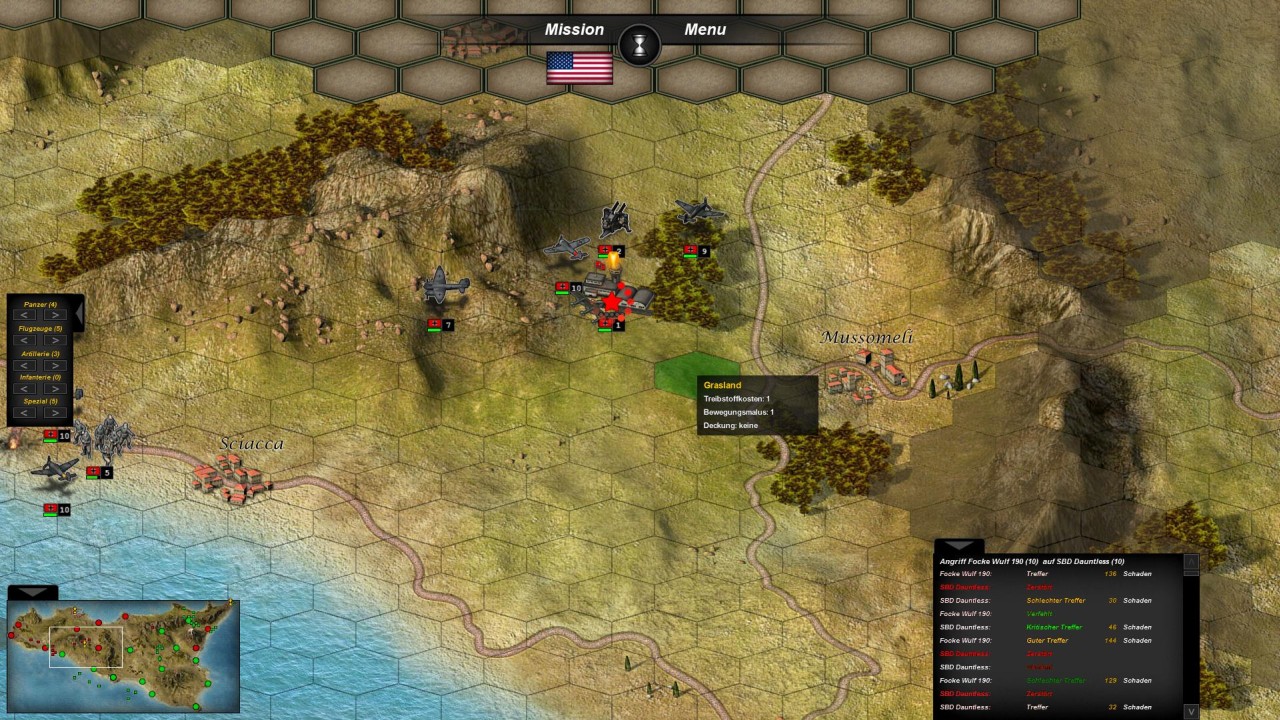Jump to previous Spezial unit
1280x720 pixels.
[x=25, y=413]
